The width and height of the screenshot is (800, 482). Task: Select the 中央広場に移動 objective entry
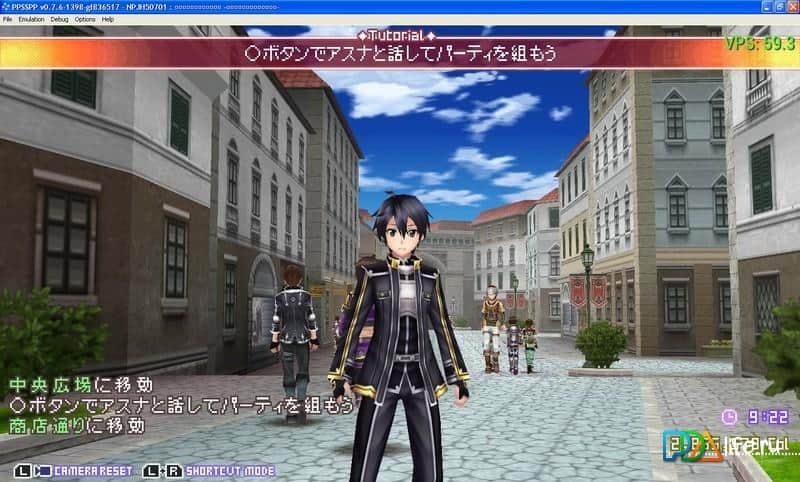tap(81, 384)
